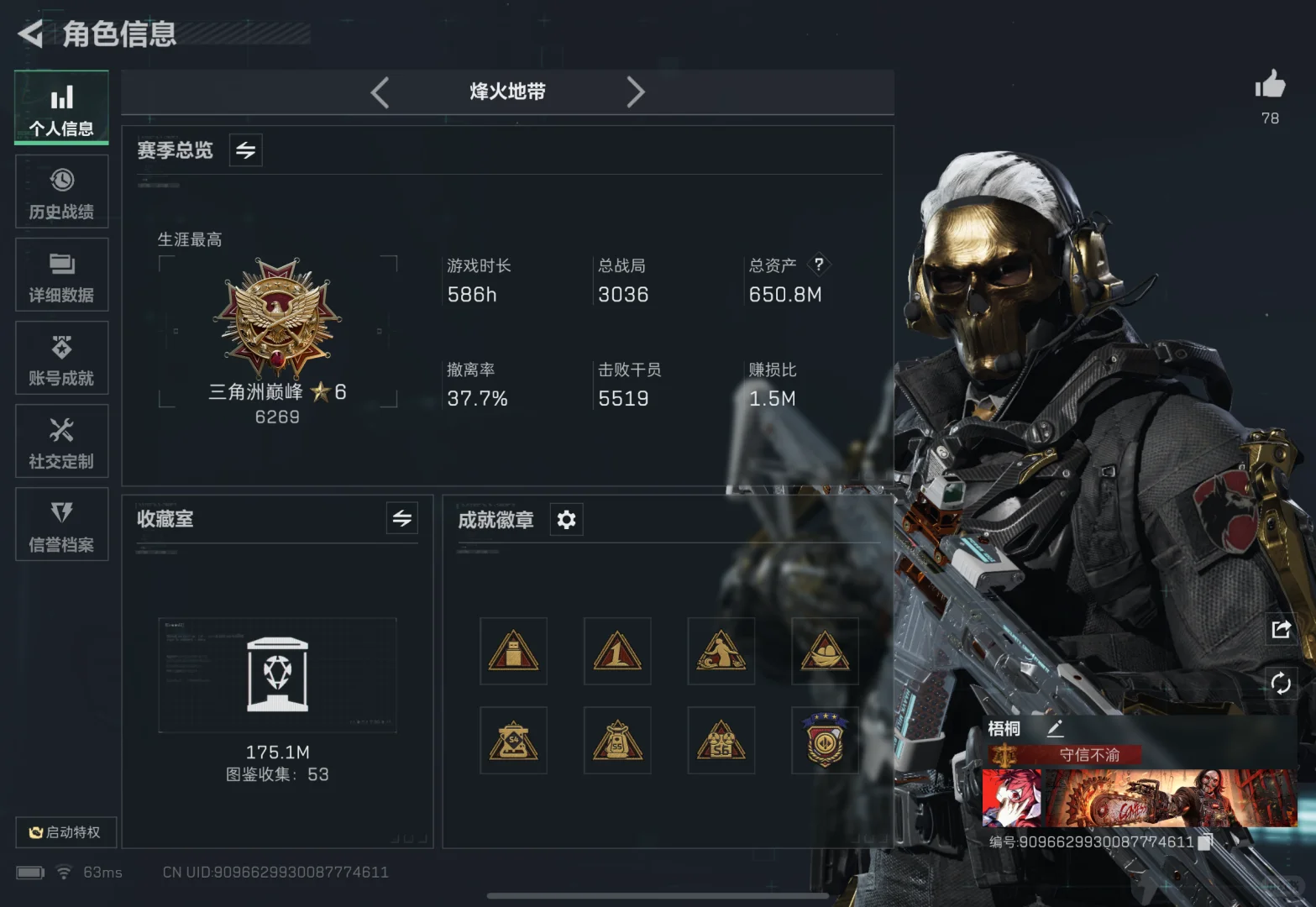This screenshot has width=1316, height=907.
Task: Go back from the 角色信息 screen
Action: point(30,34)
